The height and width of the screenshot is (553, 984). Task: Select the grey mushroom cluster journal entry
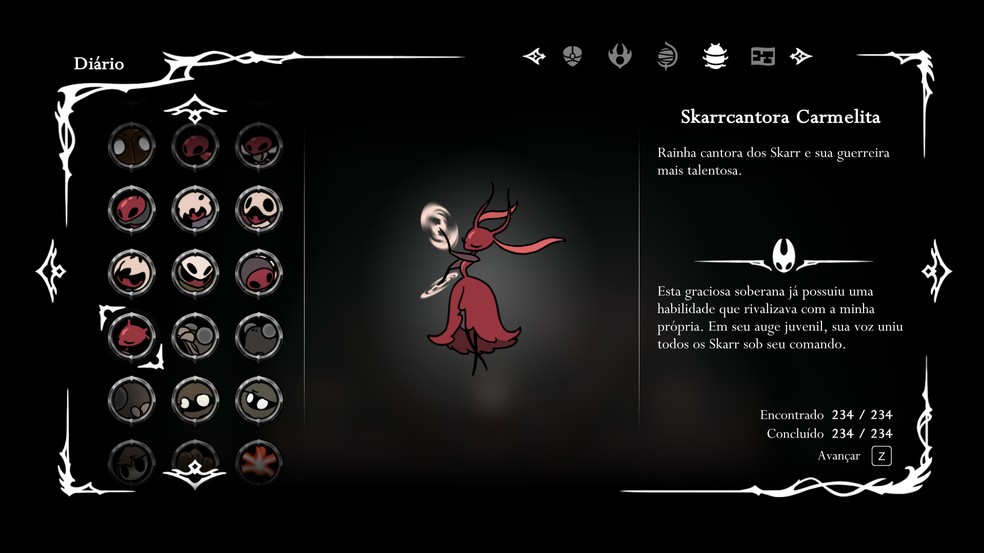pyautogui.click(x=195, y=334)
